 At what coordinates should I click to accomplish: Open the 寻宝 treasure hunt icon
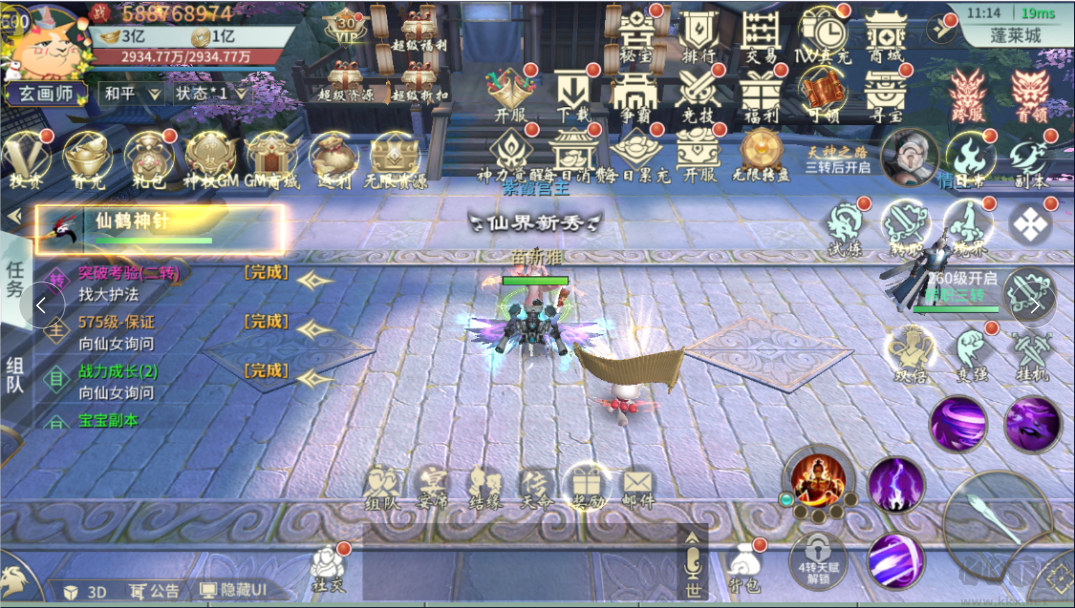click(885, 97)
